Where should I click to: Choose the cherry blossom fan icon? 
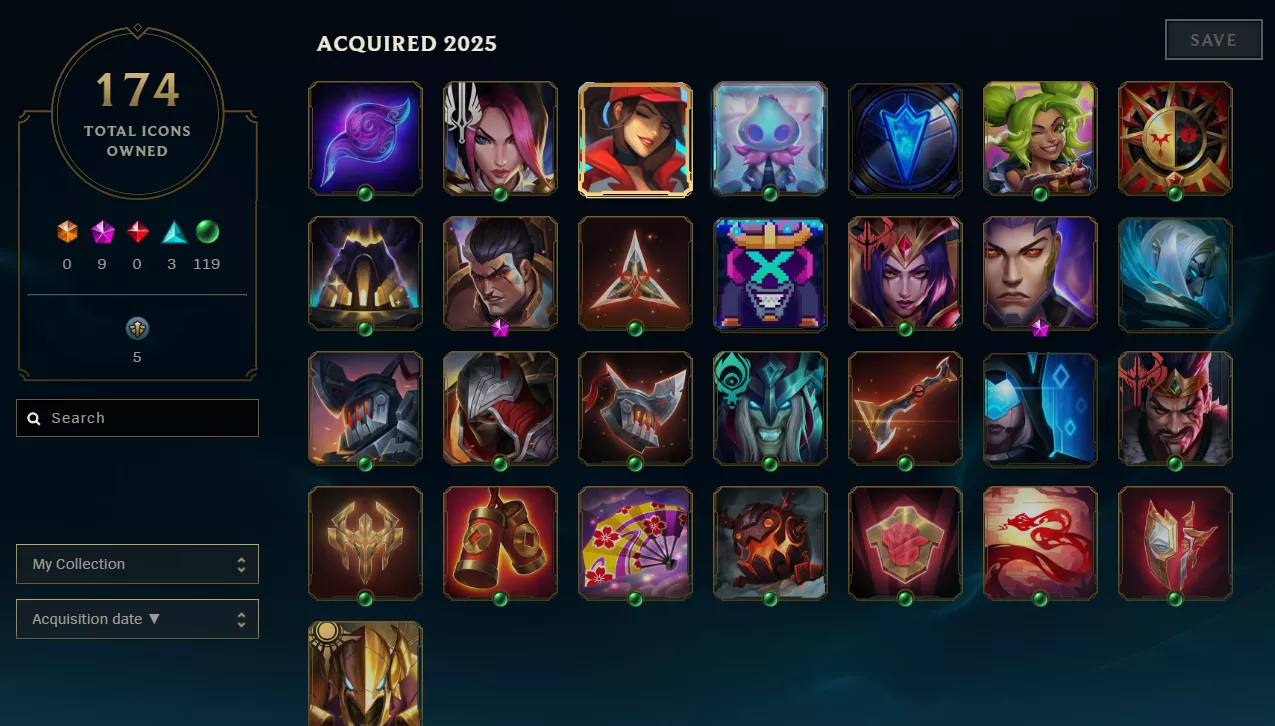(635, 543)
